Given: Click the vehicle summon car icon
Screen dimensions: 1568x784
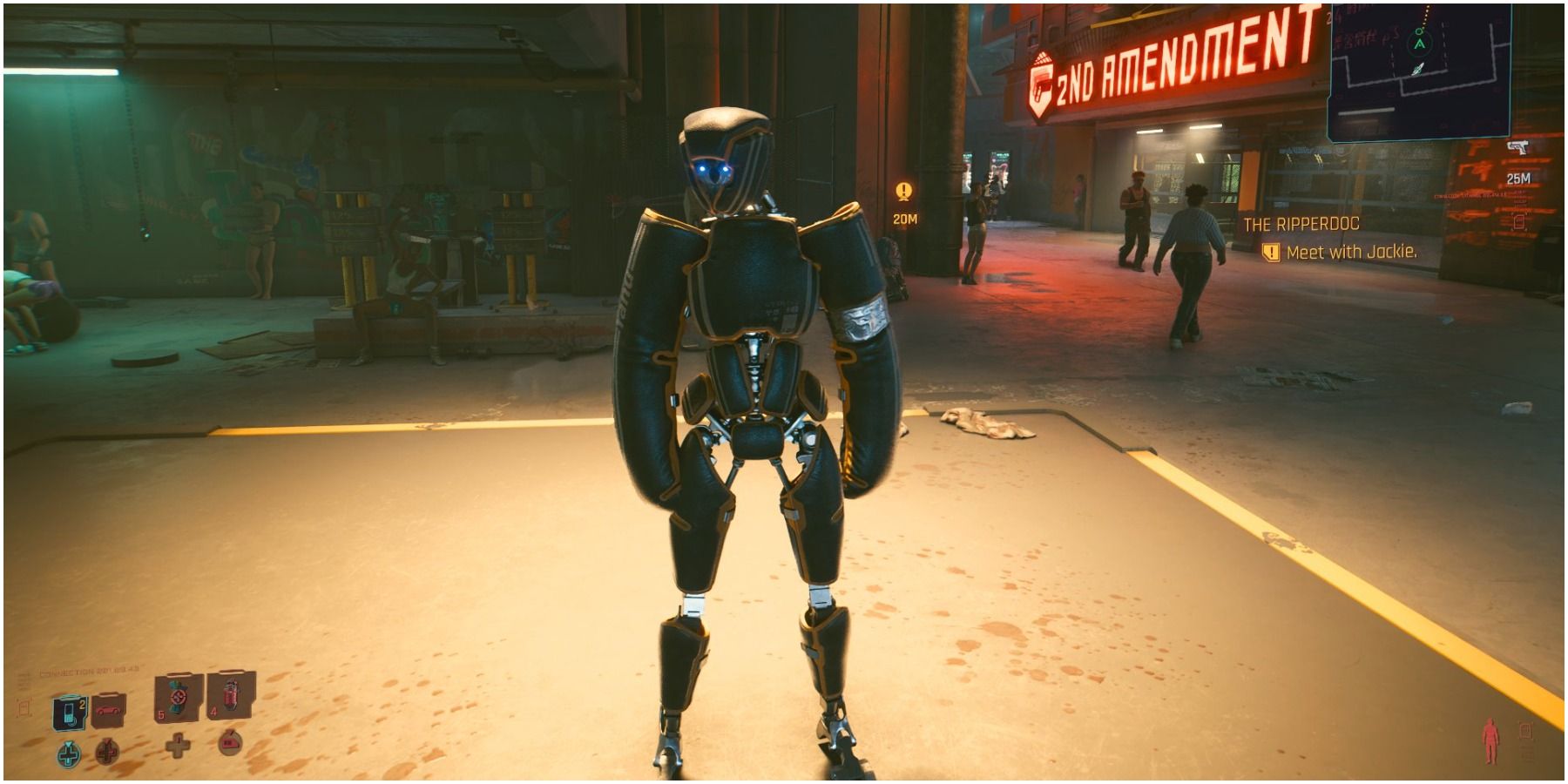Looking at the screenshot, I should click(x=107, y=710).
